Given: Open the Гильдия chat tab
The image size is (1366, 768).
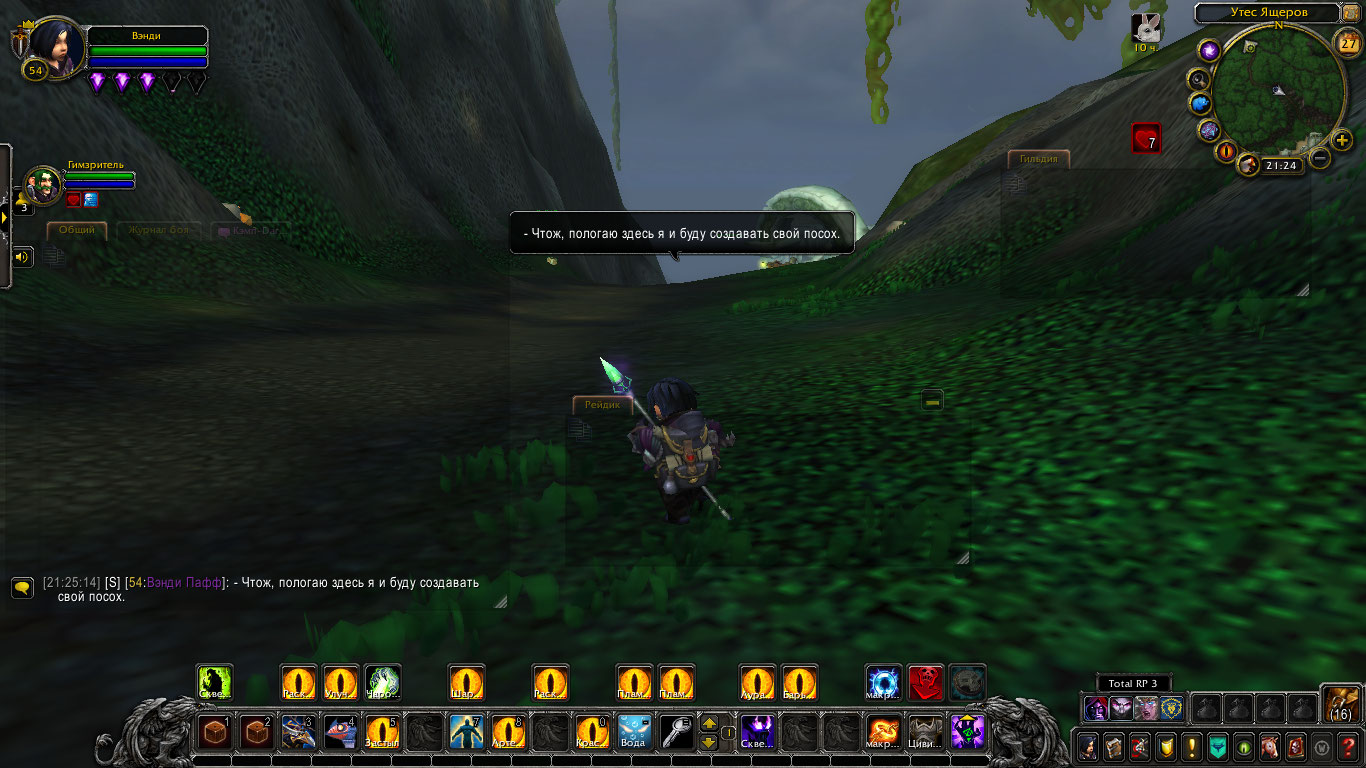Looking at the screenshot, I should pos(1039,159).
